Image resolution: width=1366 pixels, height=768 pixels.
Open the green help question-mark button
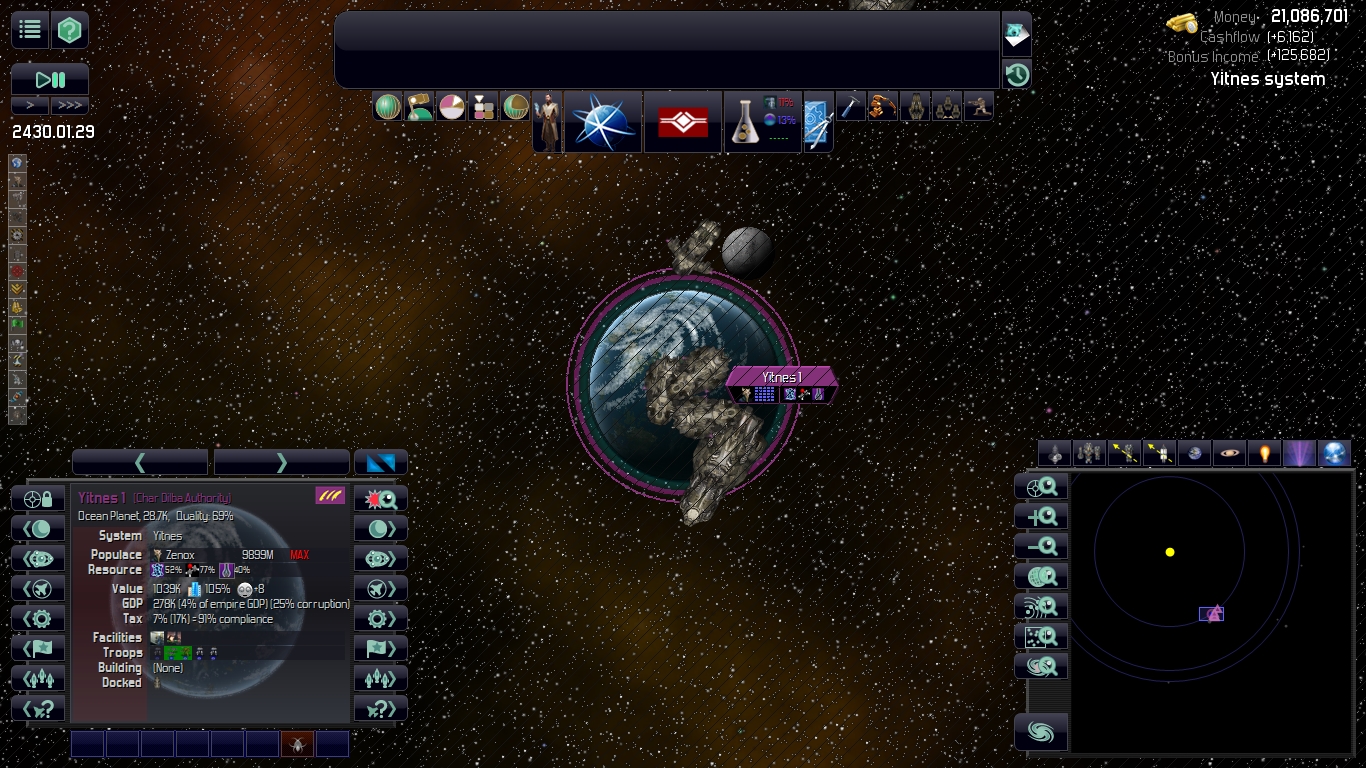(70, 30)
